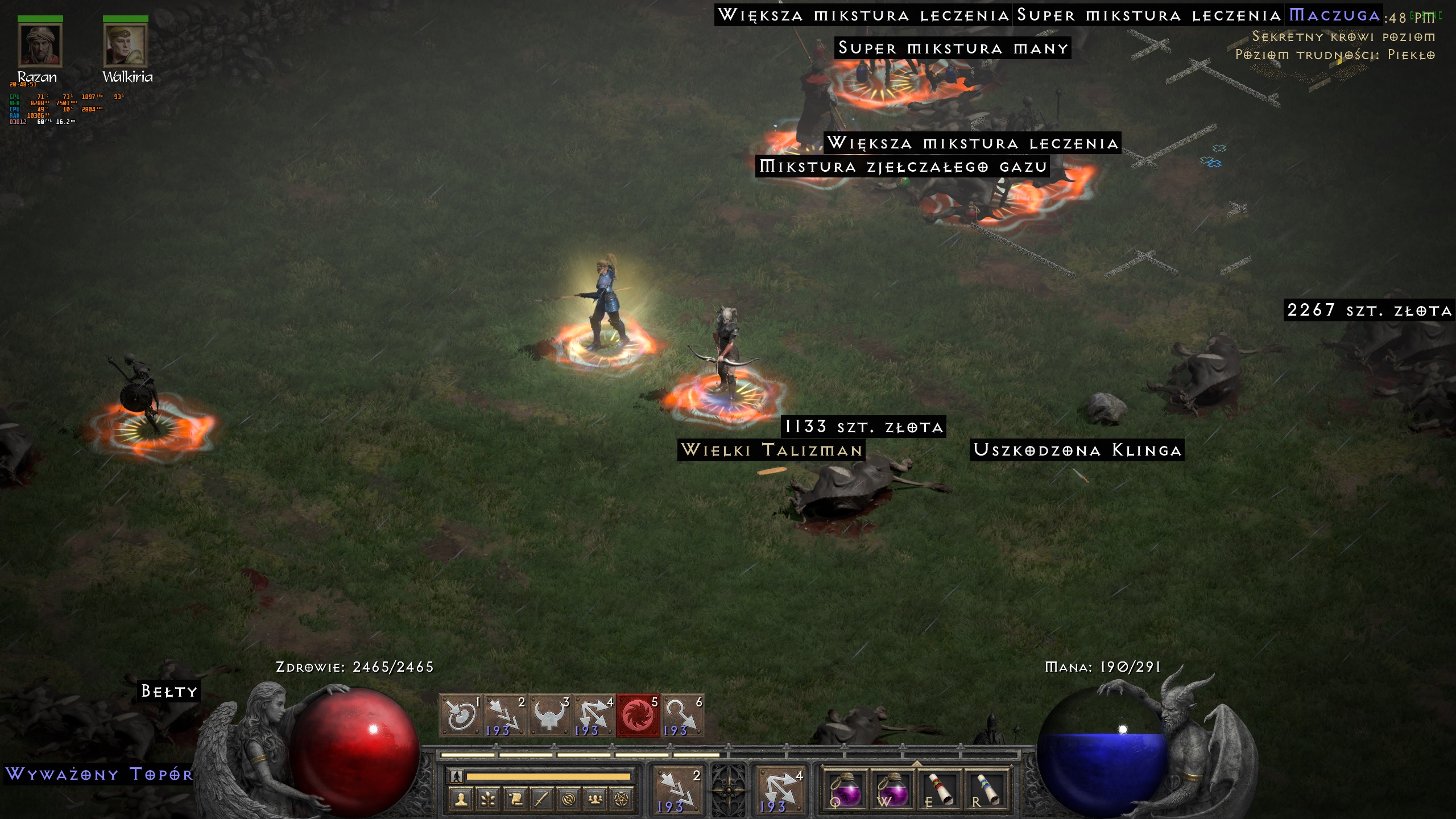The image size is (1456, 819).
Task: Use red-ribbon scroll in belt slot E
Action: [x=940, y=791]
